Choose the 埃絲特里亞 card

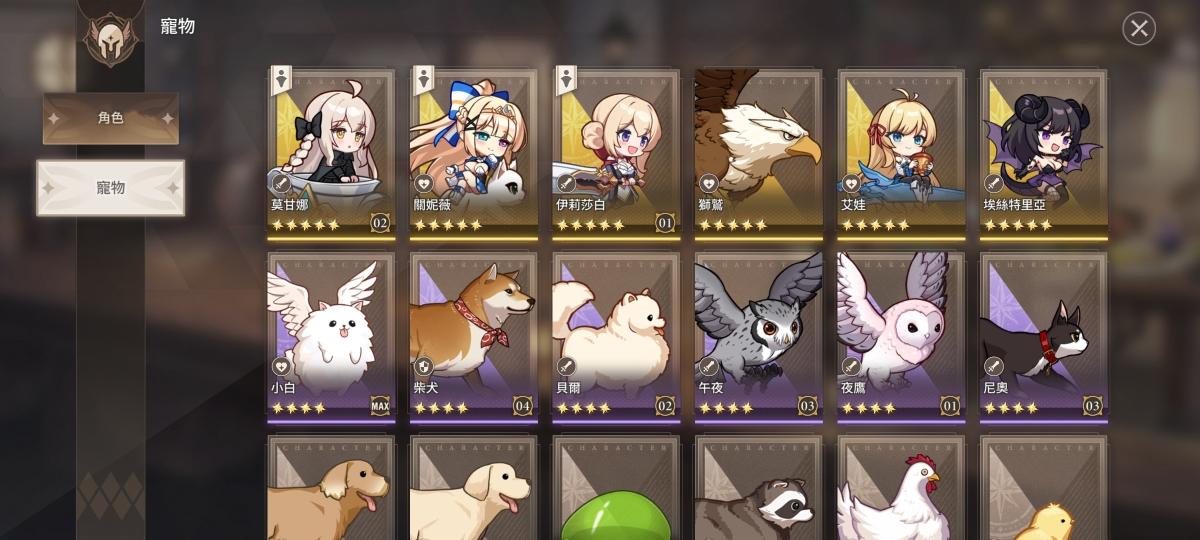tap(1044, 152)
